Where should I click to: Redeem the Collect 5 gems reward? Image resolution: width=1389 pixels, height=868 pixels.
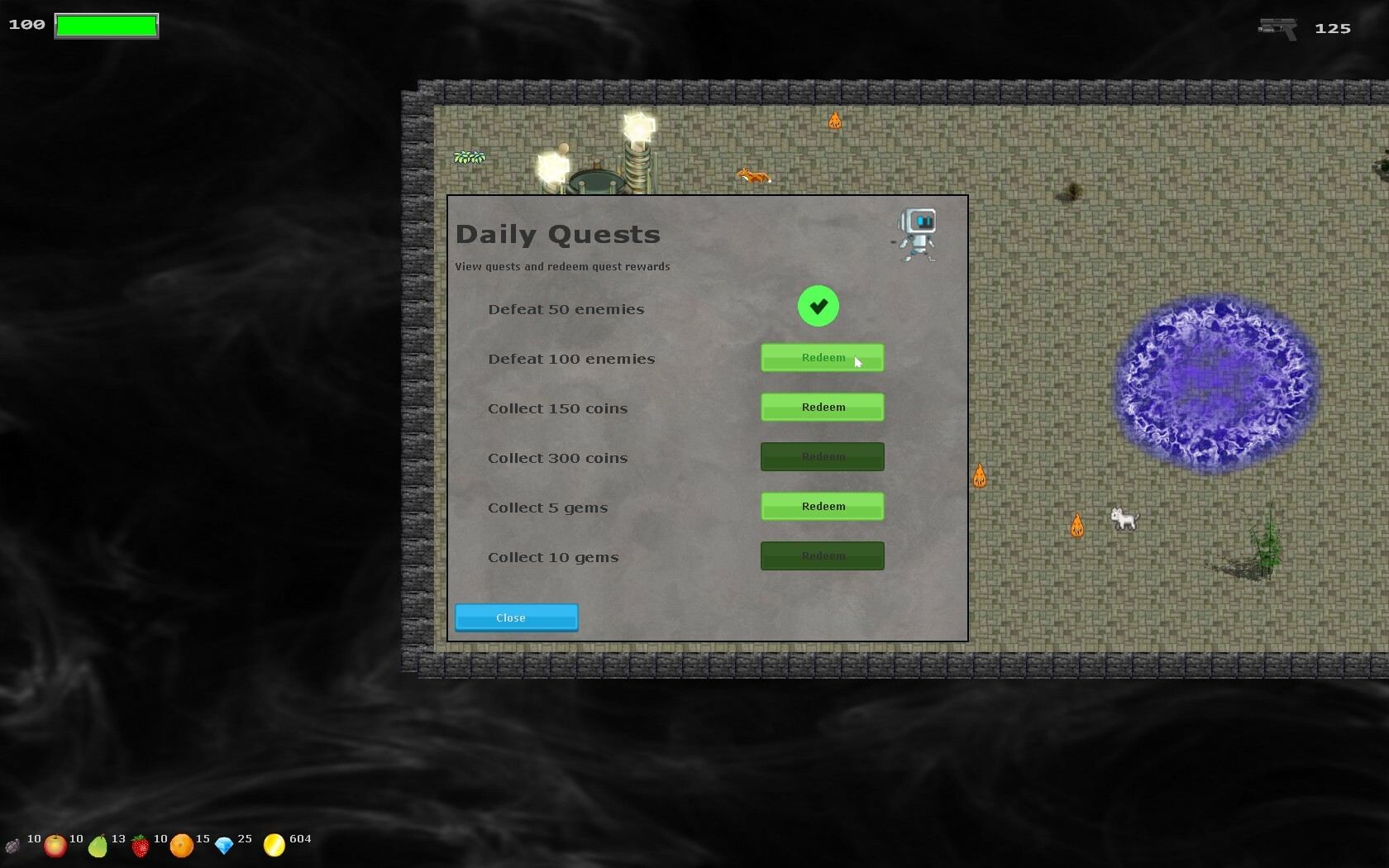point(822,506)
